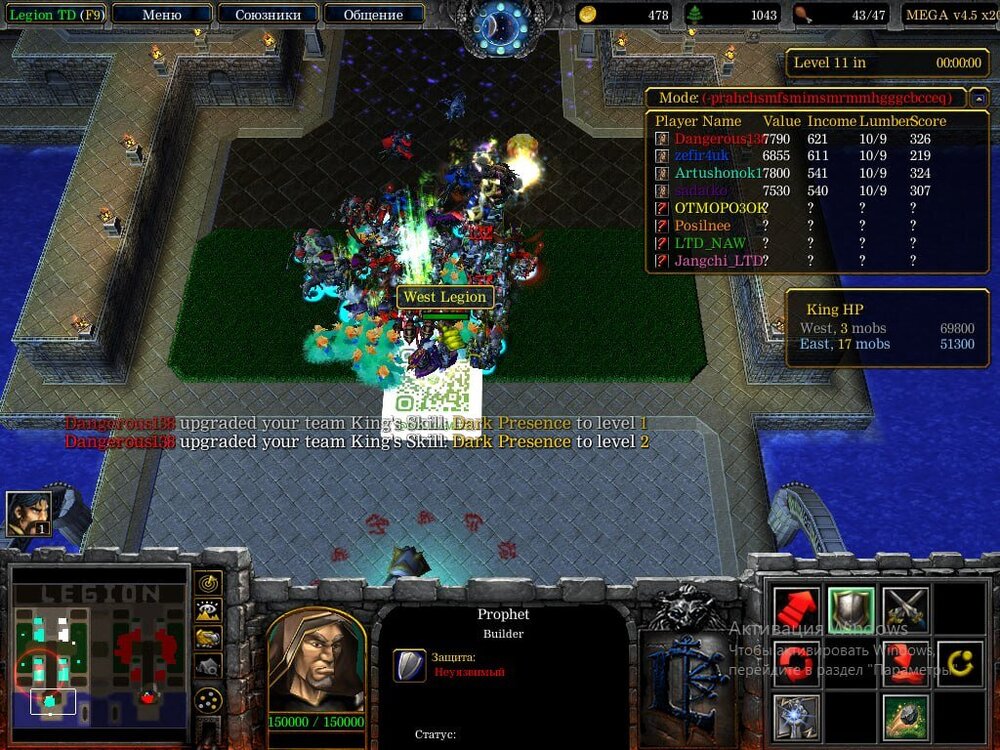Toggle minimap terrain display with eye icon
This screenshot has height=750, width=1000.
[x=208, y=610]
